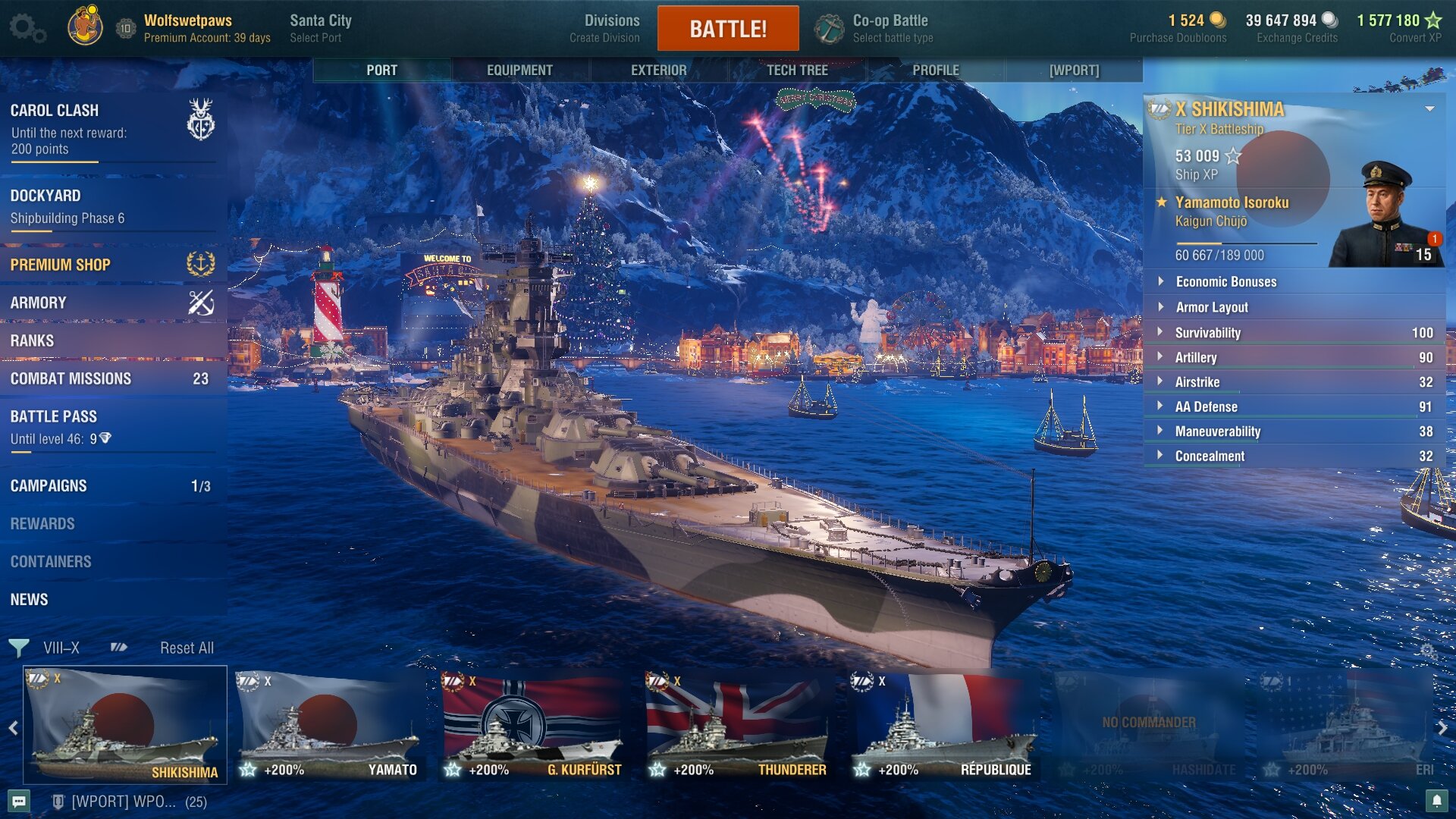
Task: View the Profile tab
Action: pos(936,70)
